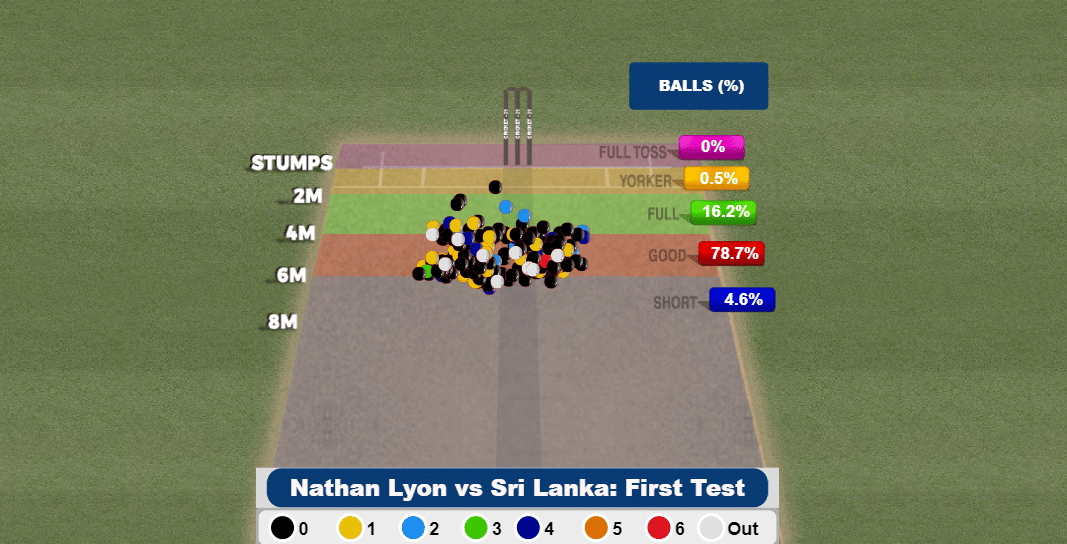Filter by the white Out legend entry
The width and height of the screenshot is (1067, 544).
coord(711,528)
